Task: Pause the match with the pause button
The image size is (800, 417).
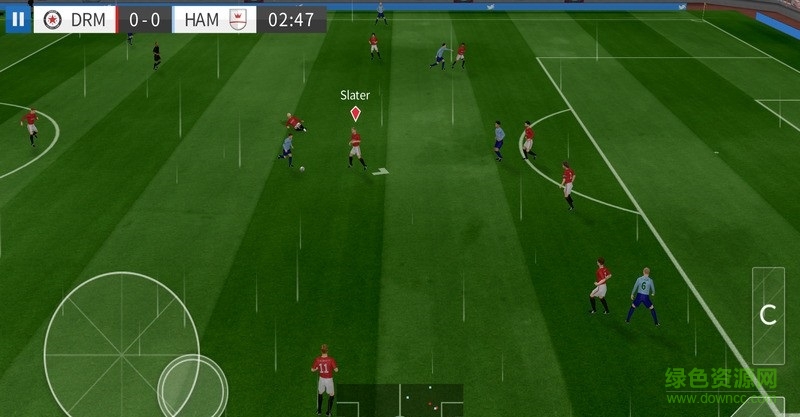Action: (x=18, y=19)
